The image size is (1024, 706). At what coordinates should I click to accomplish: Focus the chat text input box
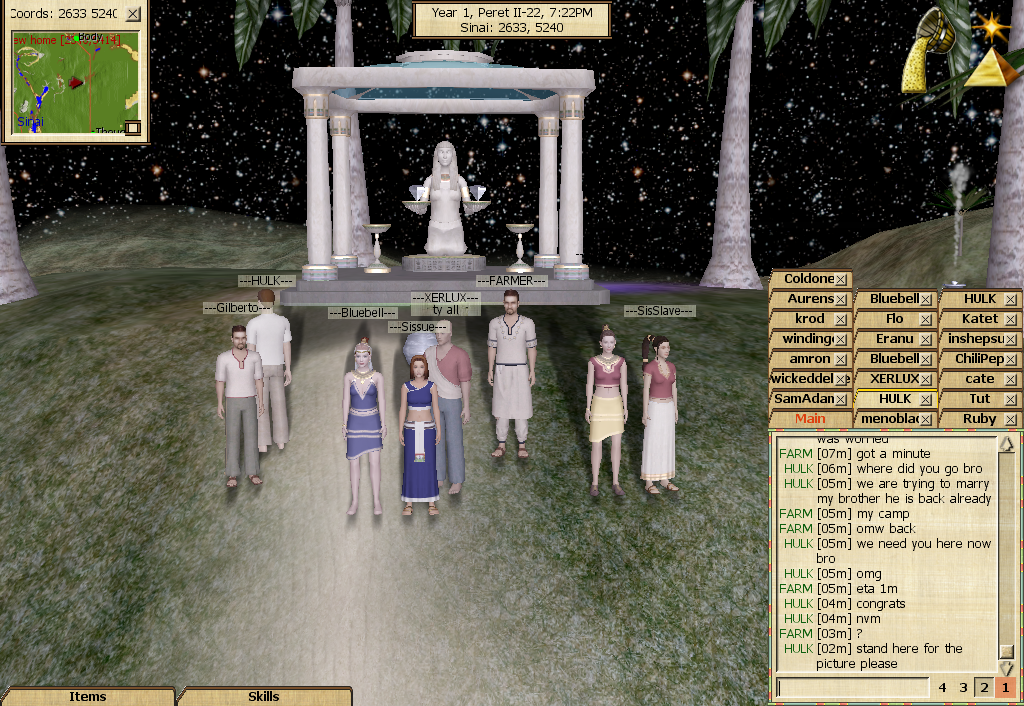click(852, 688)
